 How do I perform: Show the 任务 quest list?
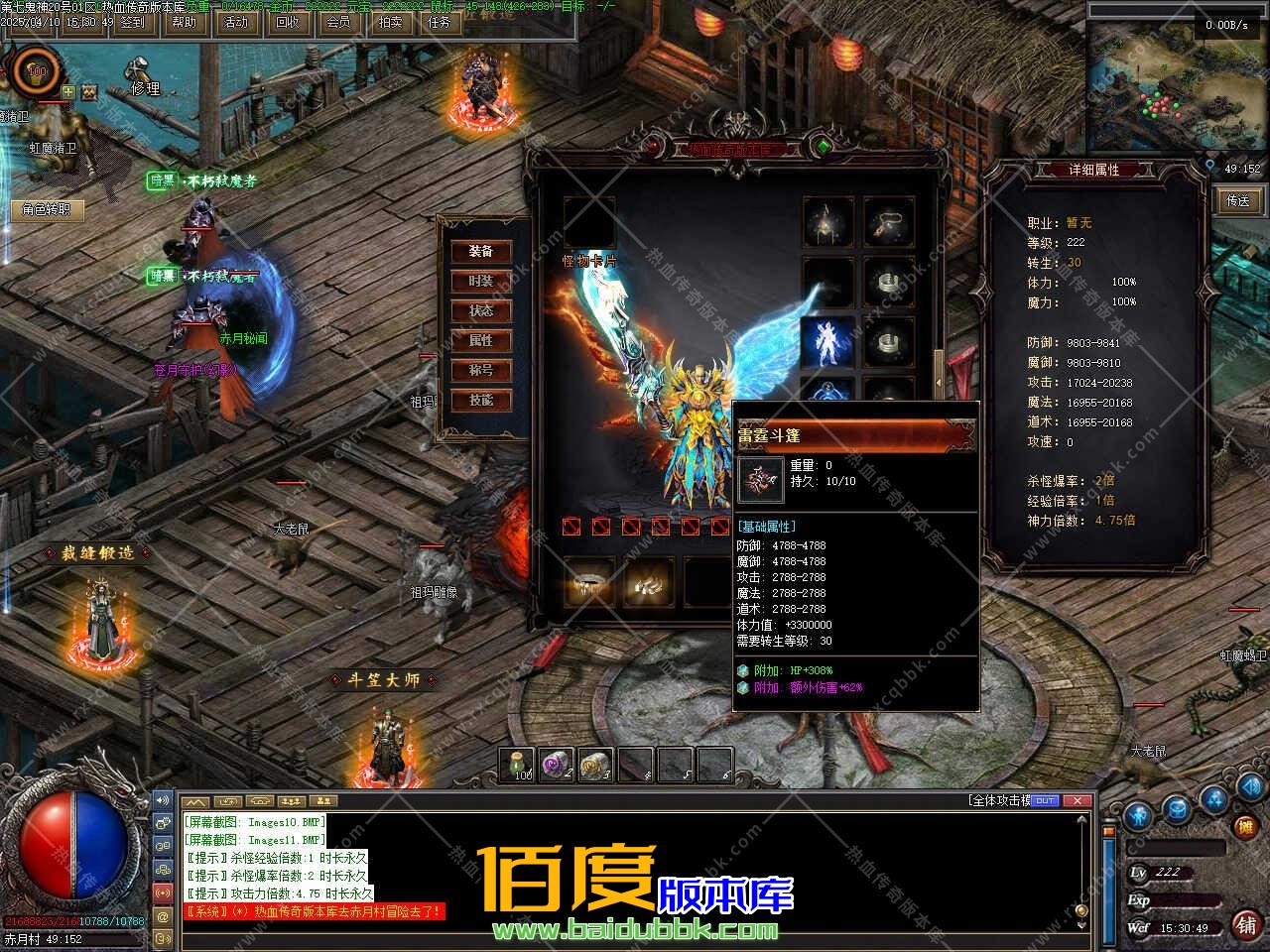[441, 22]
